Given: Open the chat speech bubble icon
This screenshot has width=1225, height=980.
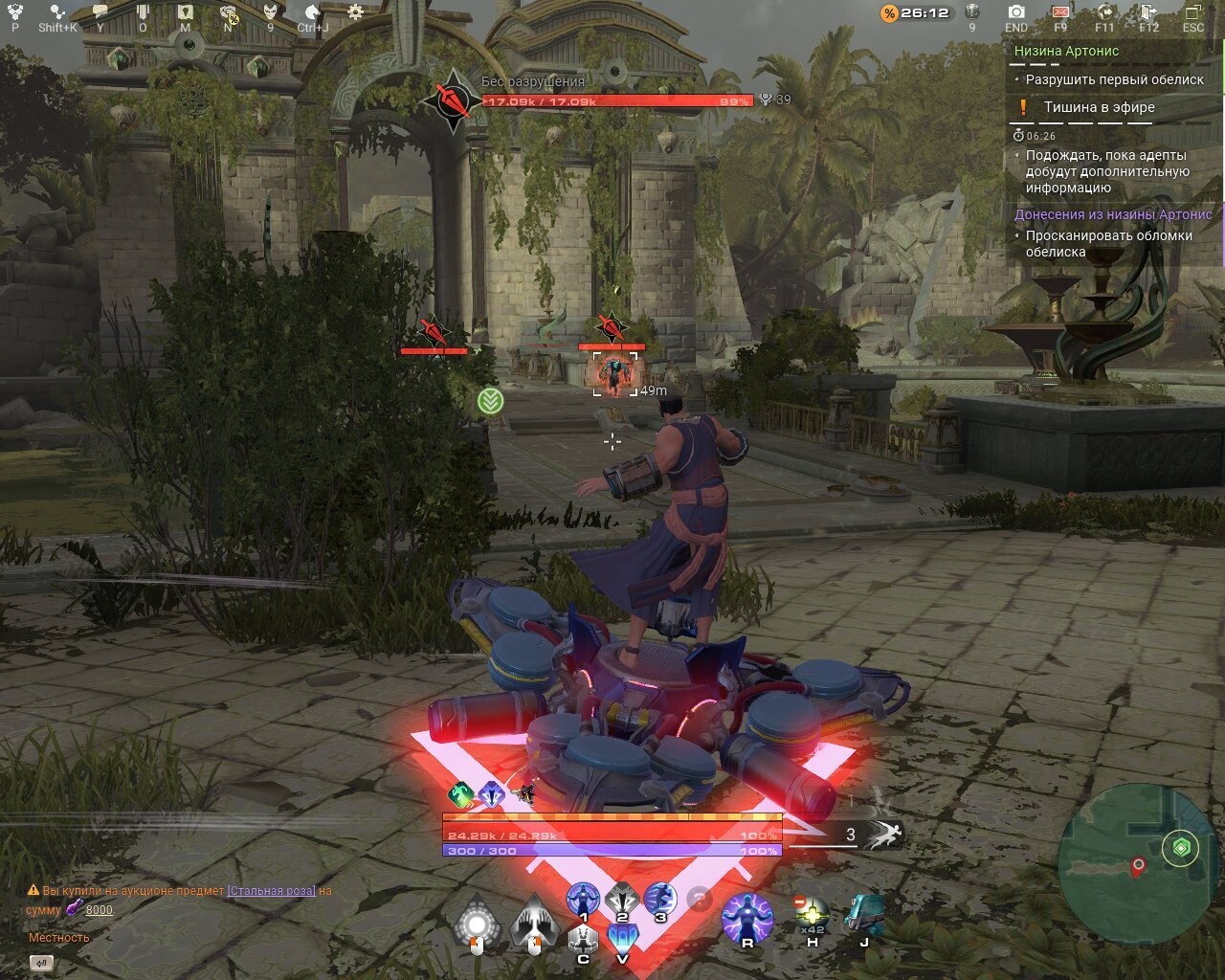Looking at the screenshot, I should pyautogui.click(x=100, y=12).
